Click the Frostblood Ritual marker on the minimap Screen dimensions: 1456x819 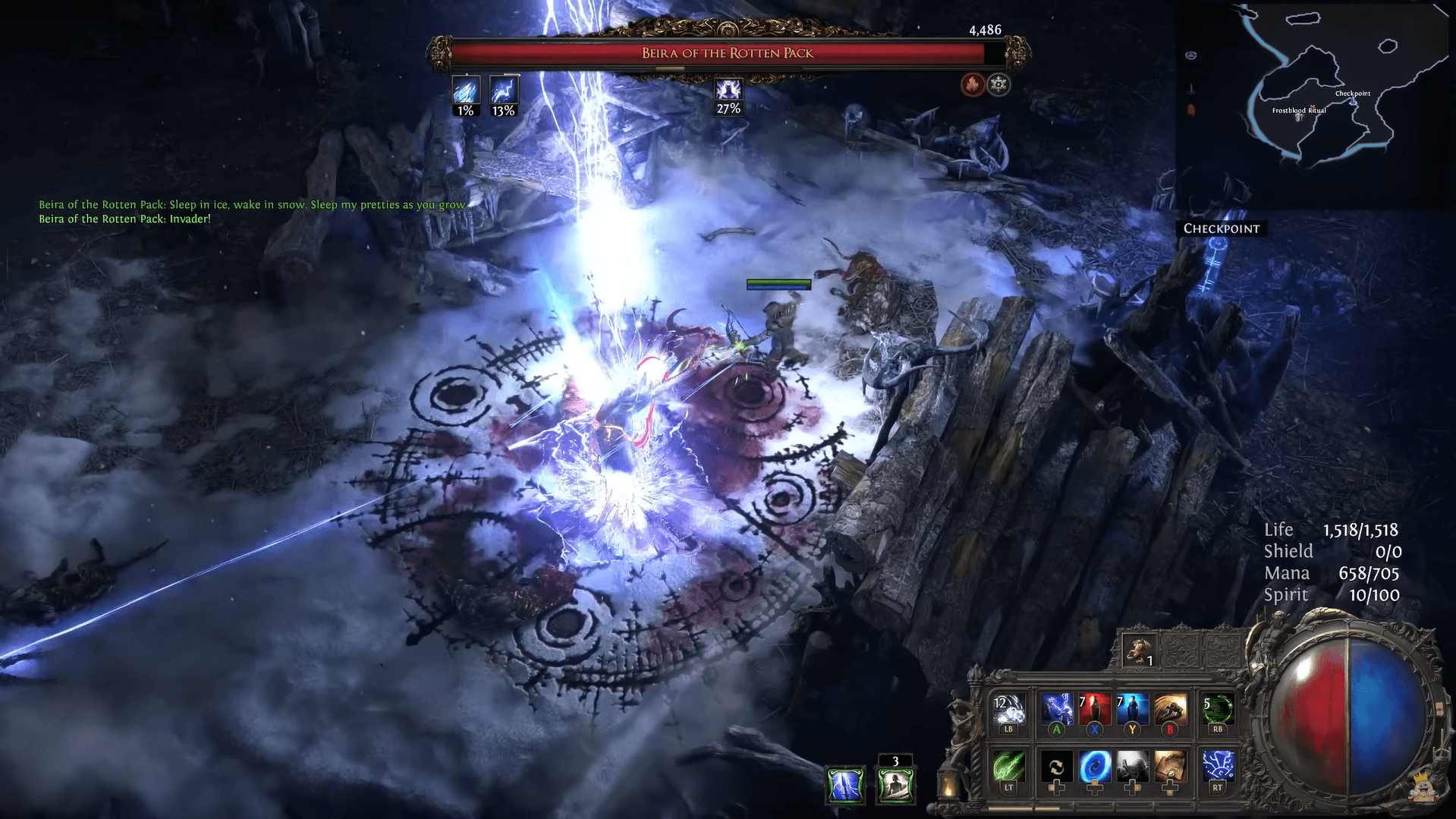point(1299,112)
